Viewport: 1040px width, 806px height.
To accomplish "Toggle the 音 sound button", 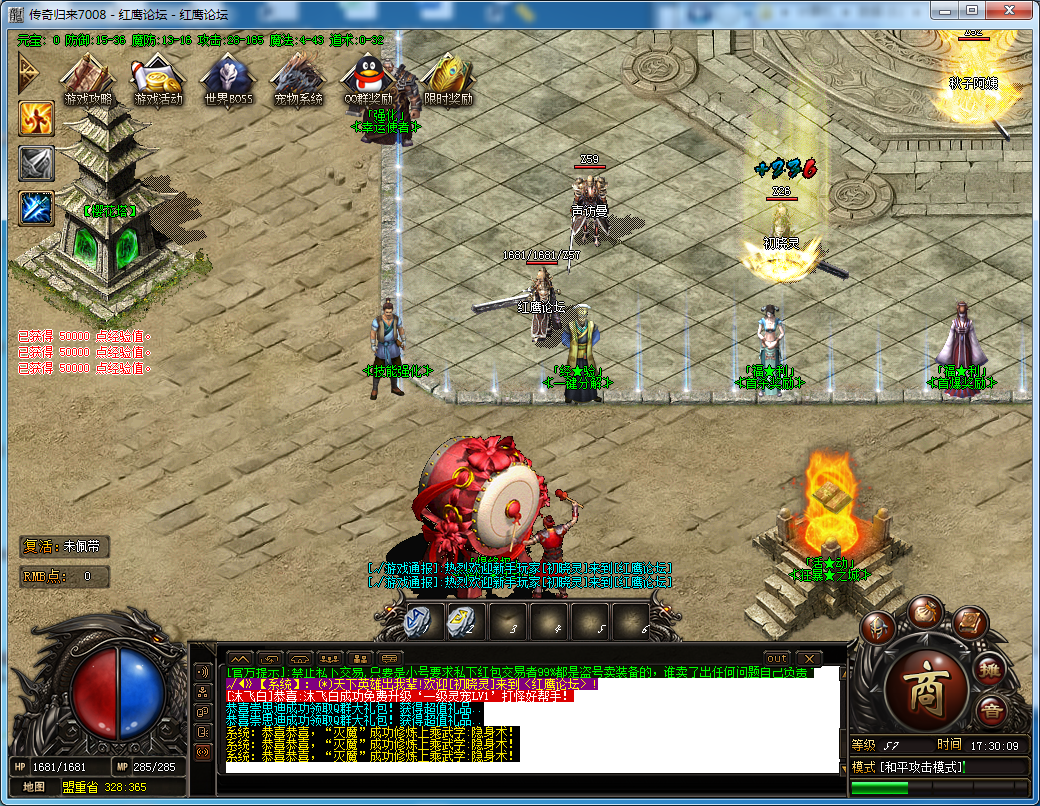I will pos(990,712).
